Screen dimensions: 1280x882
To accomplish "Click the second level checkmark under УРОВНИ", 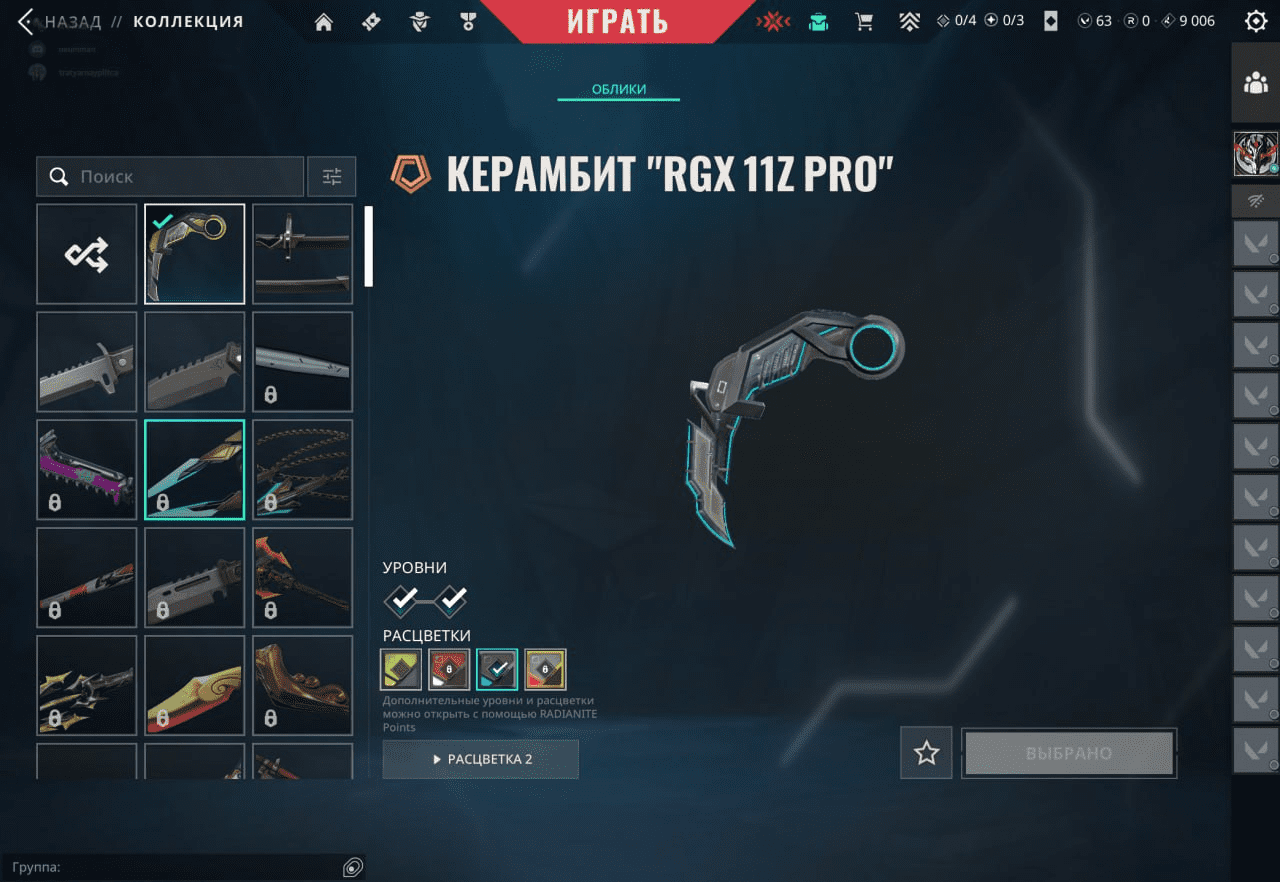I will coord(452,601).
